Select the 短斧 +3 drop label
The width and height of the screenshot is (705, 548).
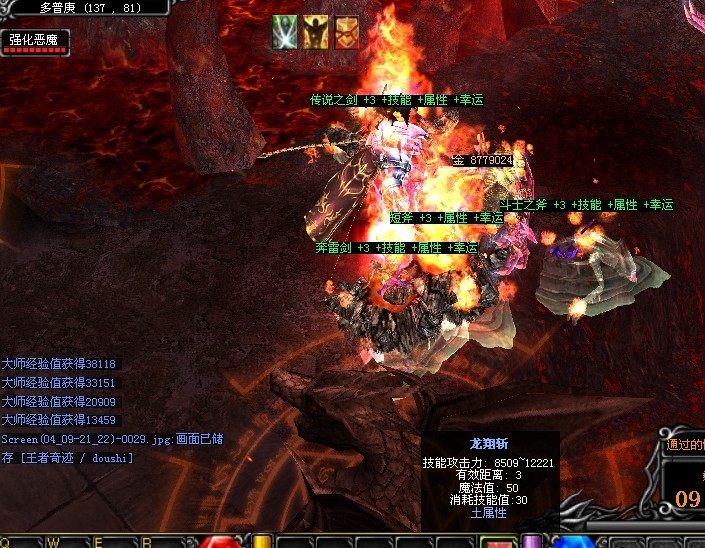pyautogui.click(x=446, y=218)
